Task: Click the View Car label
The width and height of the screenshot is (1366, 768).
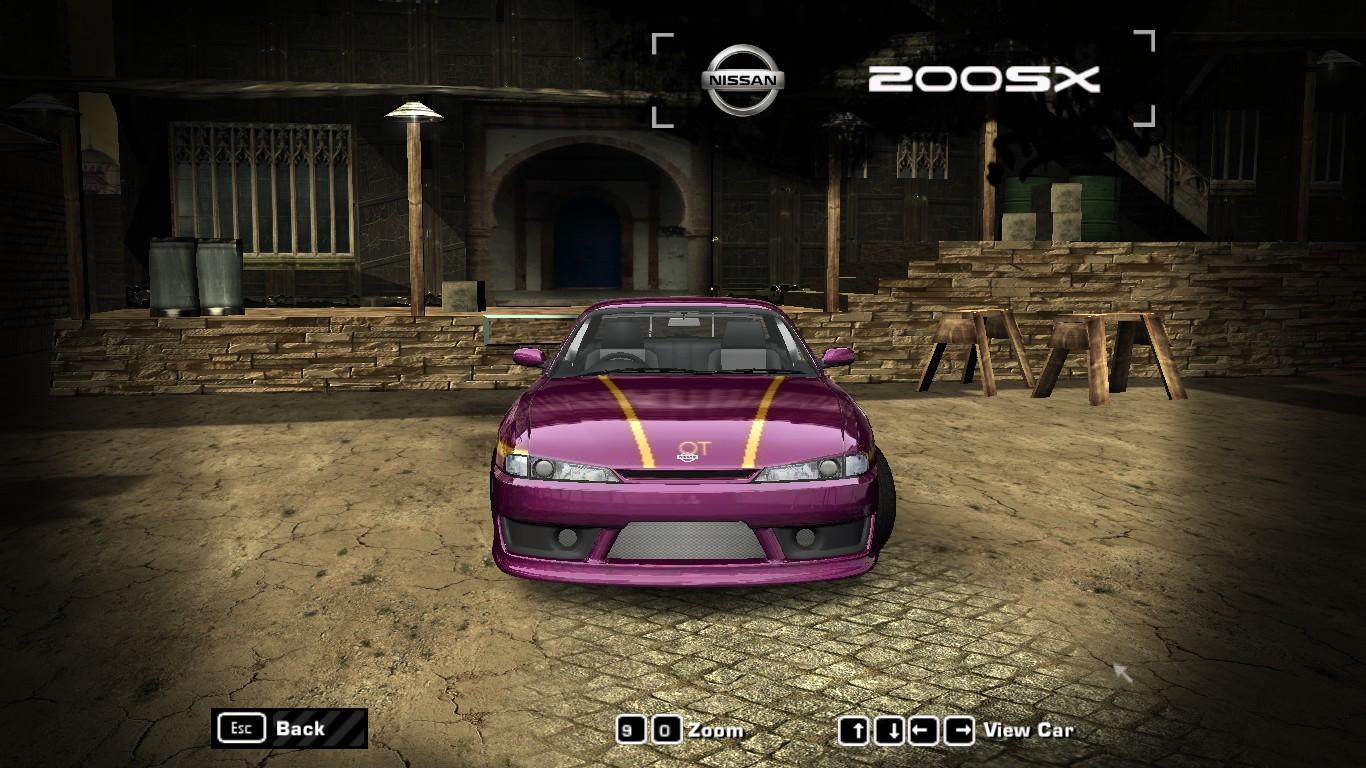Action: pos(1029,730)
